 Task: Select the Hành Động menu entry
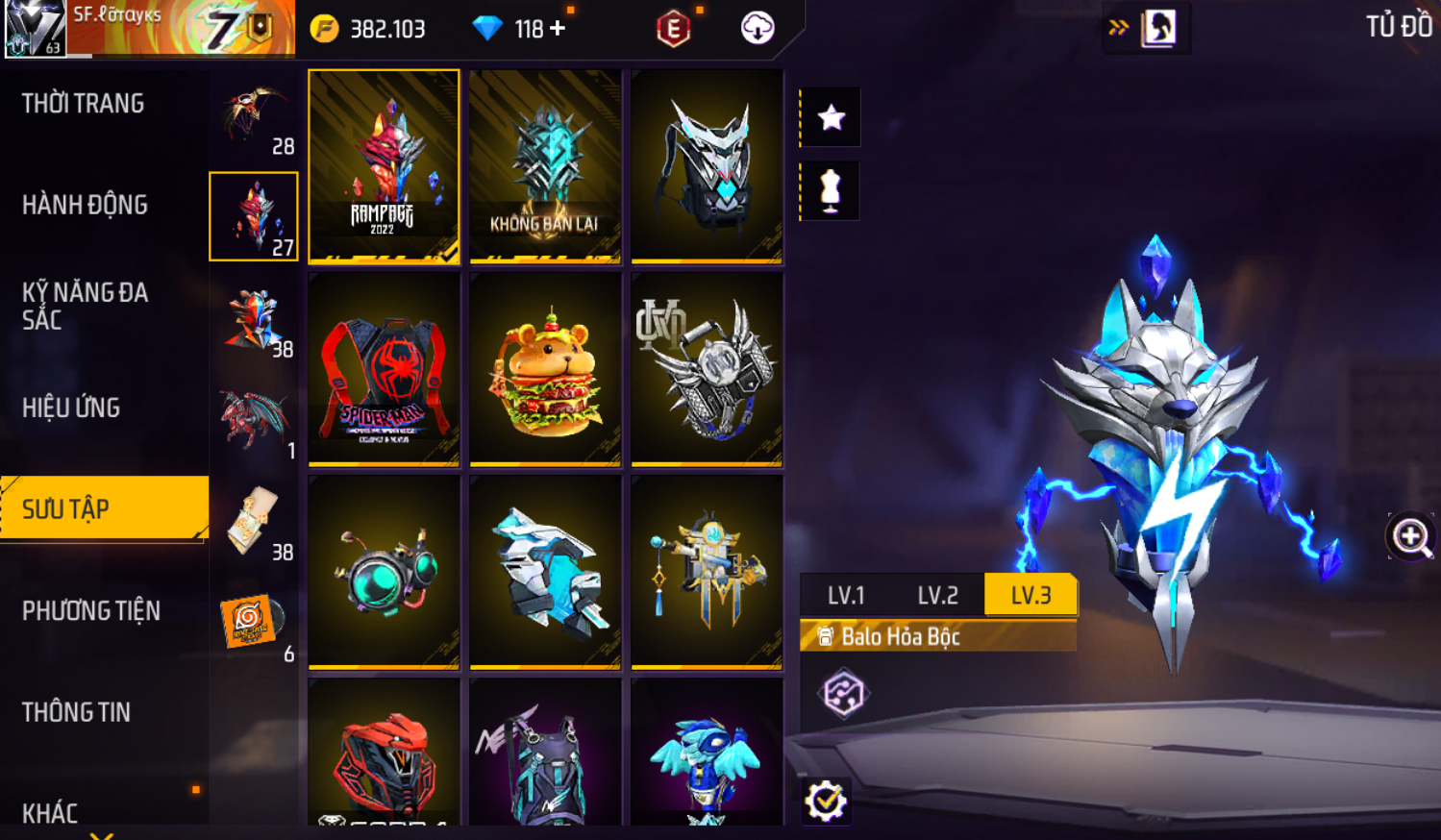[x=85, y=205]
